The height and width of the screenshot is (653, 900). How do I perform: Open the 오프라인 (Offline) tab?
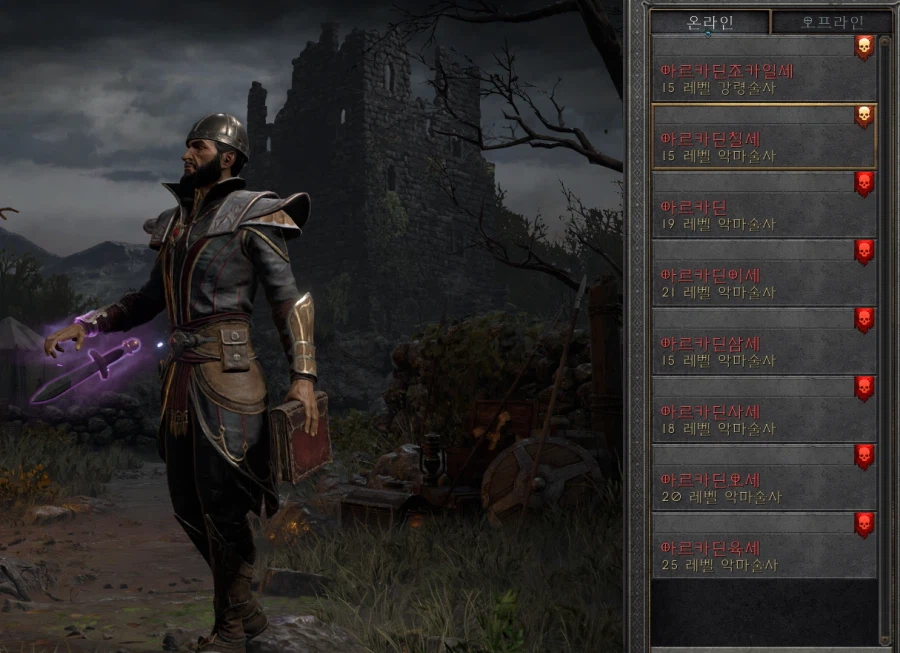pyautogui.click(x=831, y=22)
